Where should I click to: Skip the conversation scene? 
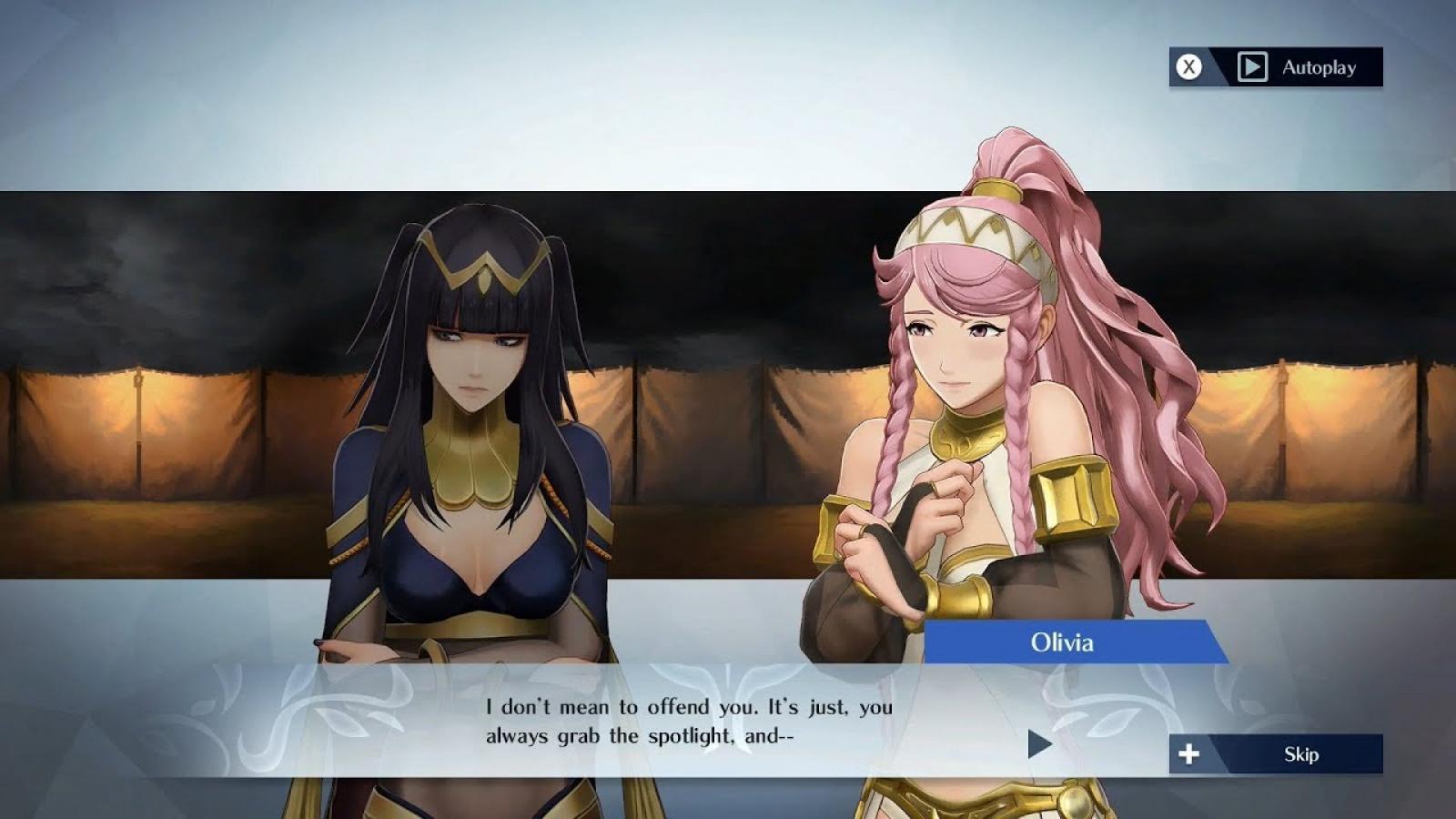point(1276,754)
